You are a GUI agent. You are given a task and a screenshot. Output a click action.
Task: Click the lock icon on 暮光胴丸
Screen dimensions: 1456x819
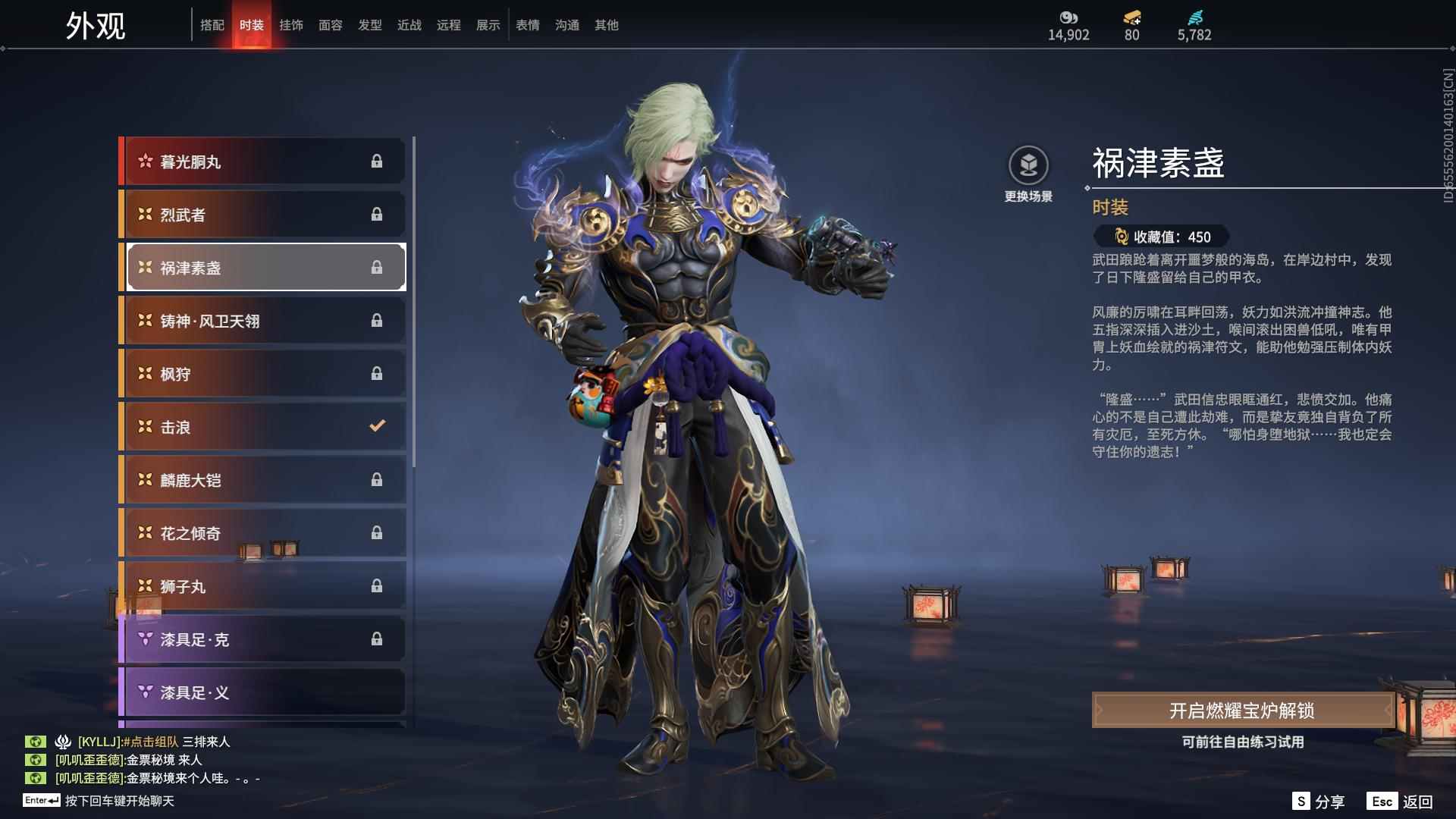377,161
